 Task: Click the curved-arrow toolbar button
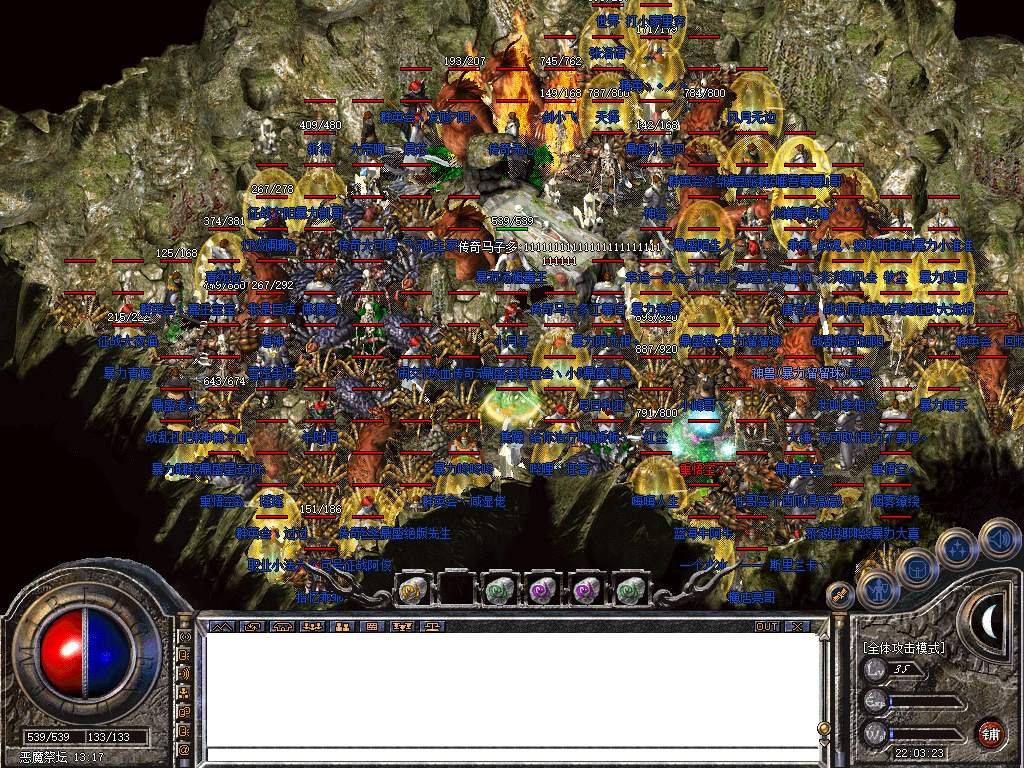pos(251,626)
